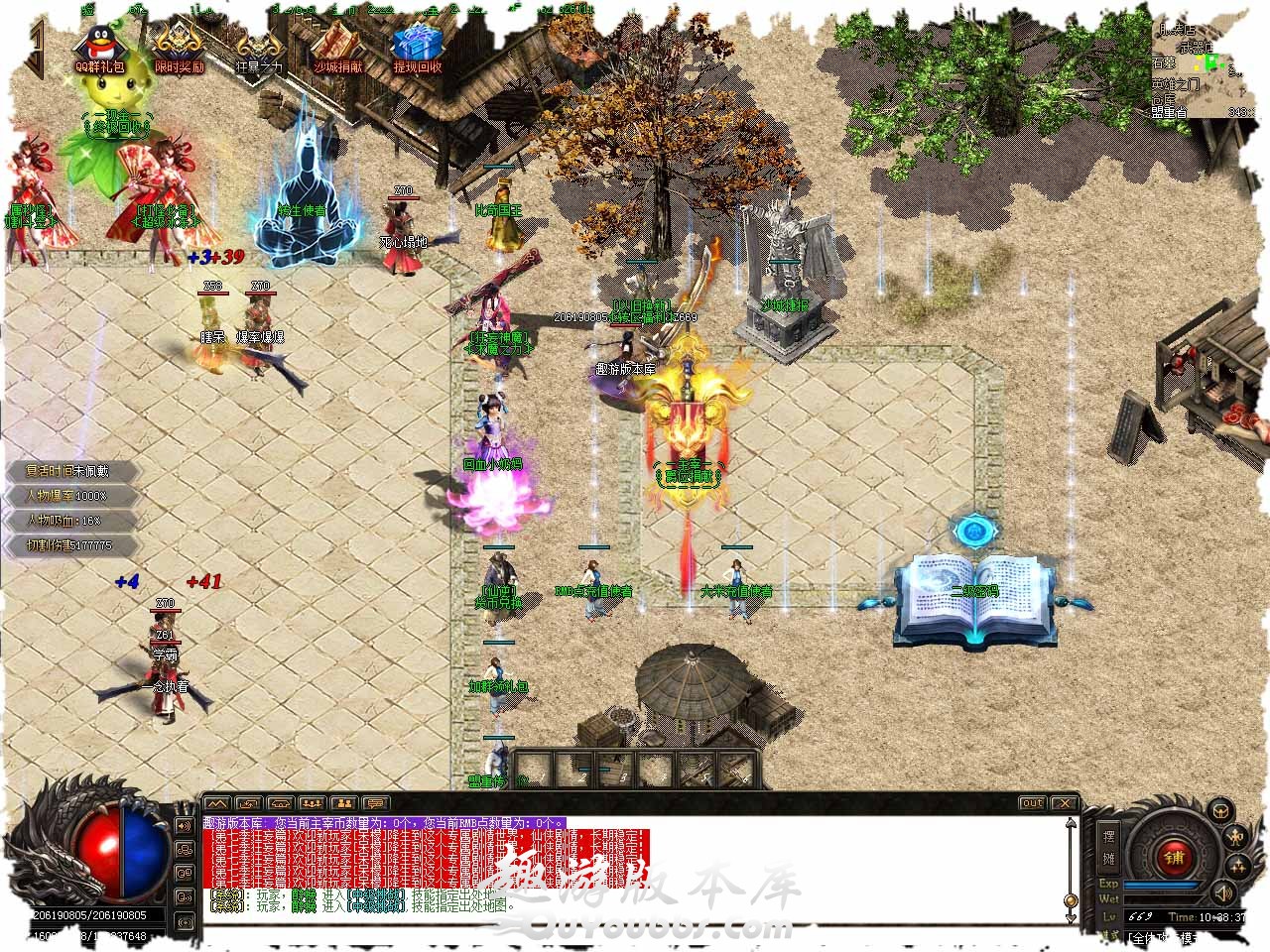Close the chat panel with X
1270x952 pixels.
1064,802
